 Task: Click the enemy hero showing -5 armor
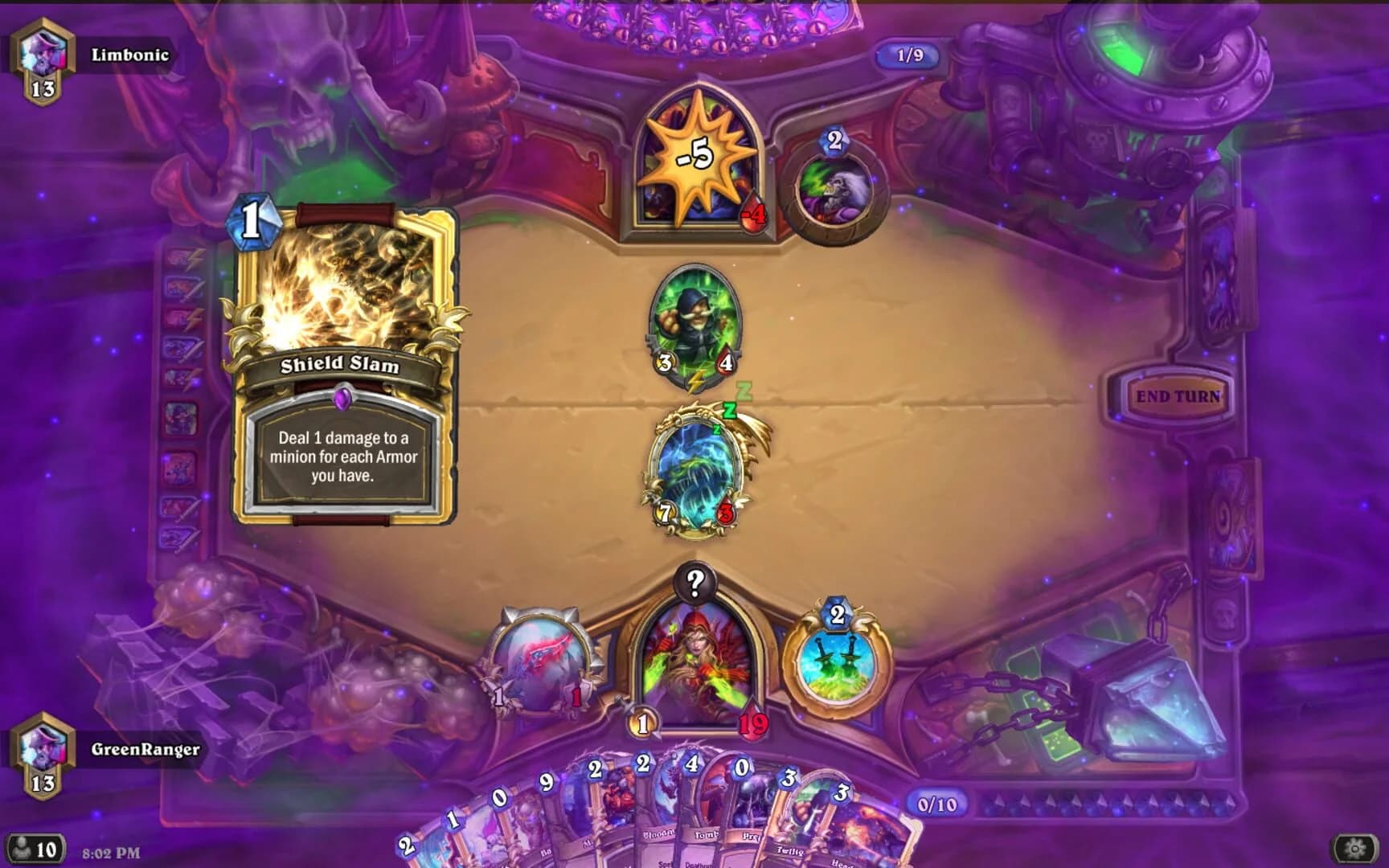click(x=698, y=161)
